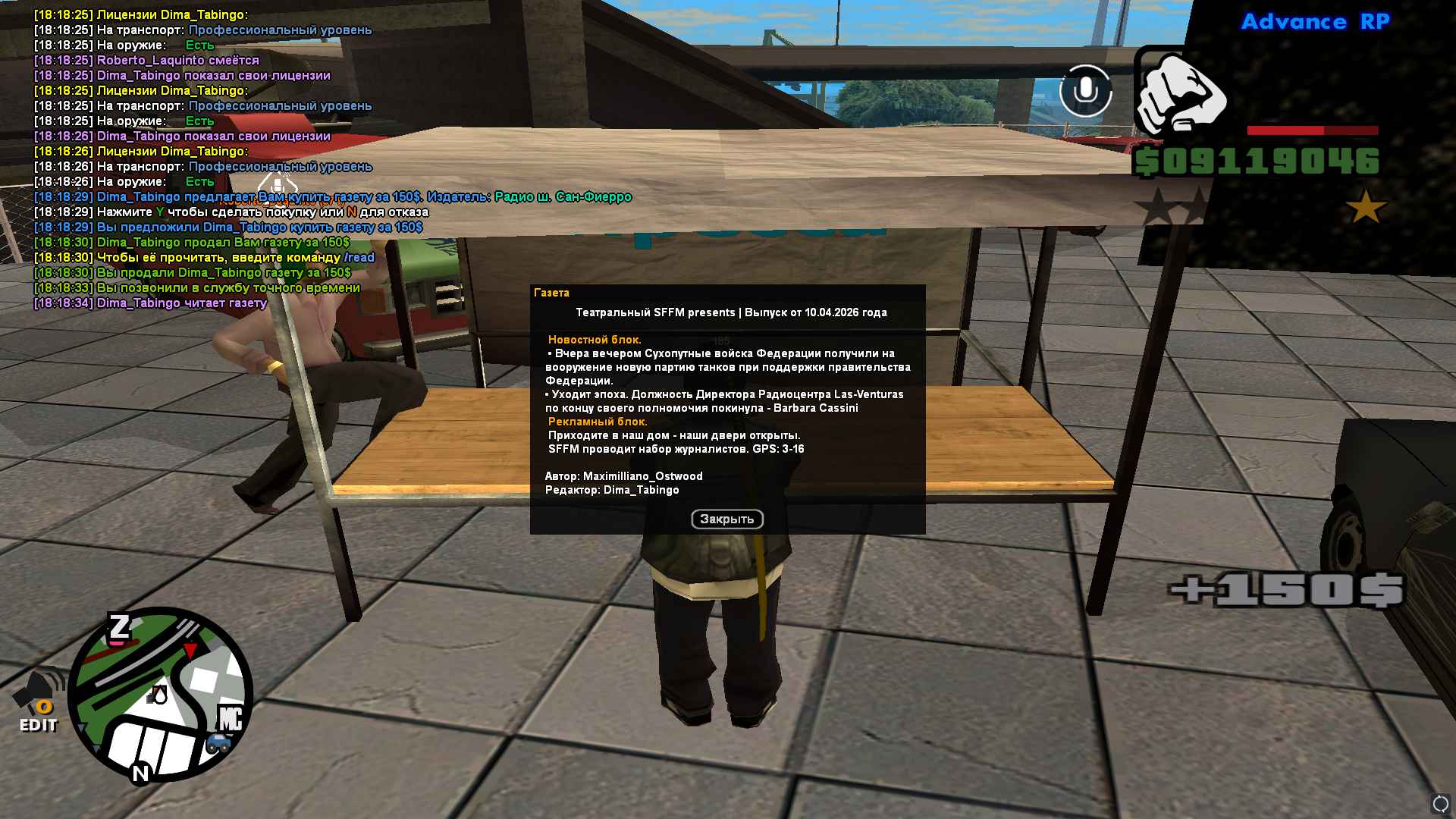Click the Advance RP server logo
Viewport: 1456px width, 819px height.
(x=1314, y=22)
